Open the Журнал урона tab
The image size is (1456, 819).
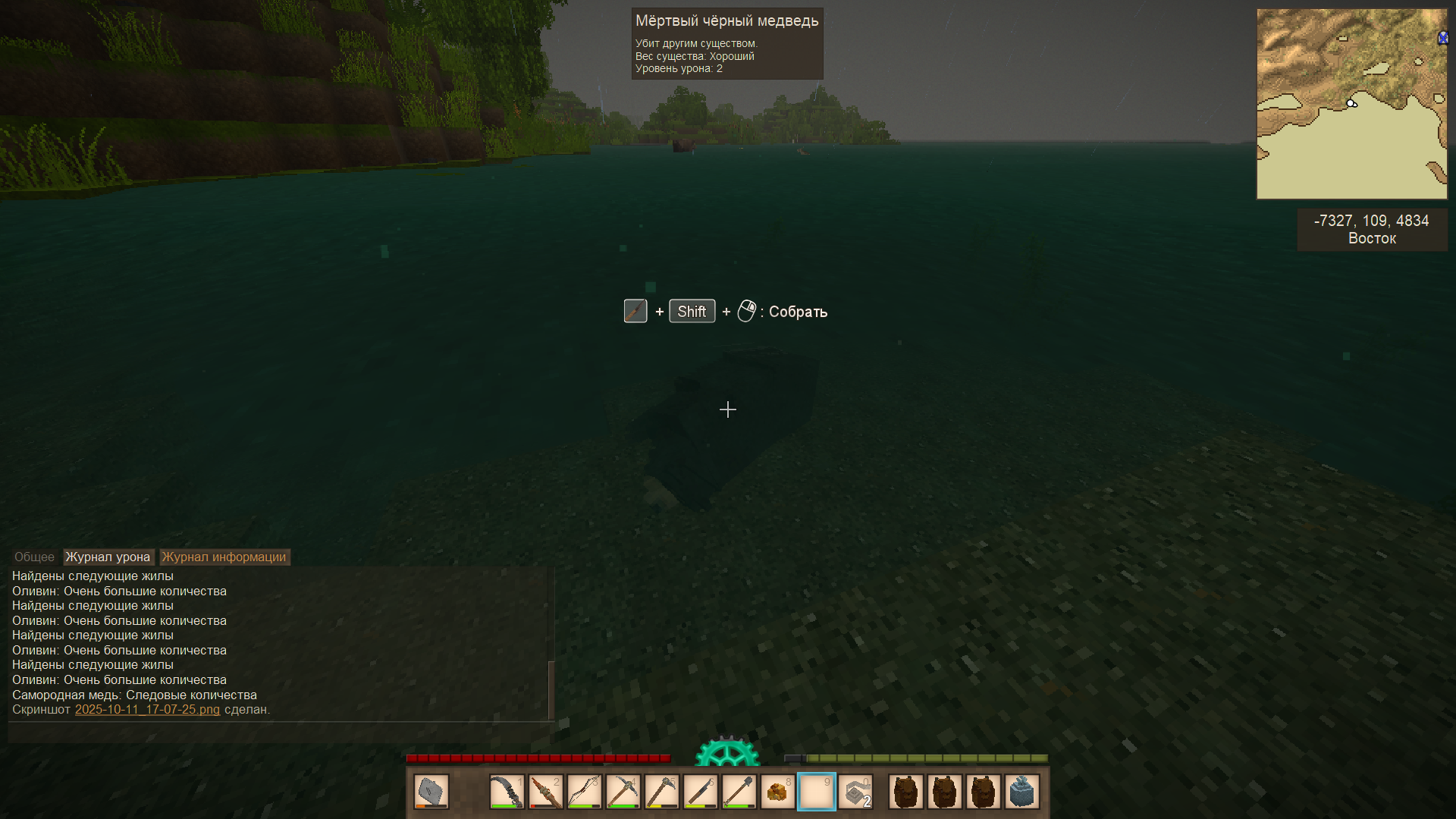108,557
